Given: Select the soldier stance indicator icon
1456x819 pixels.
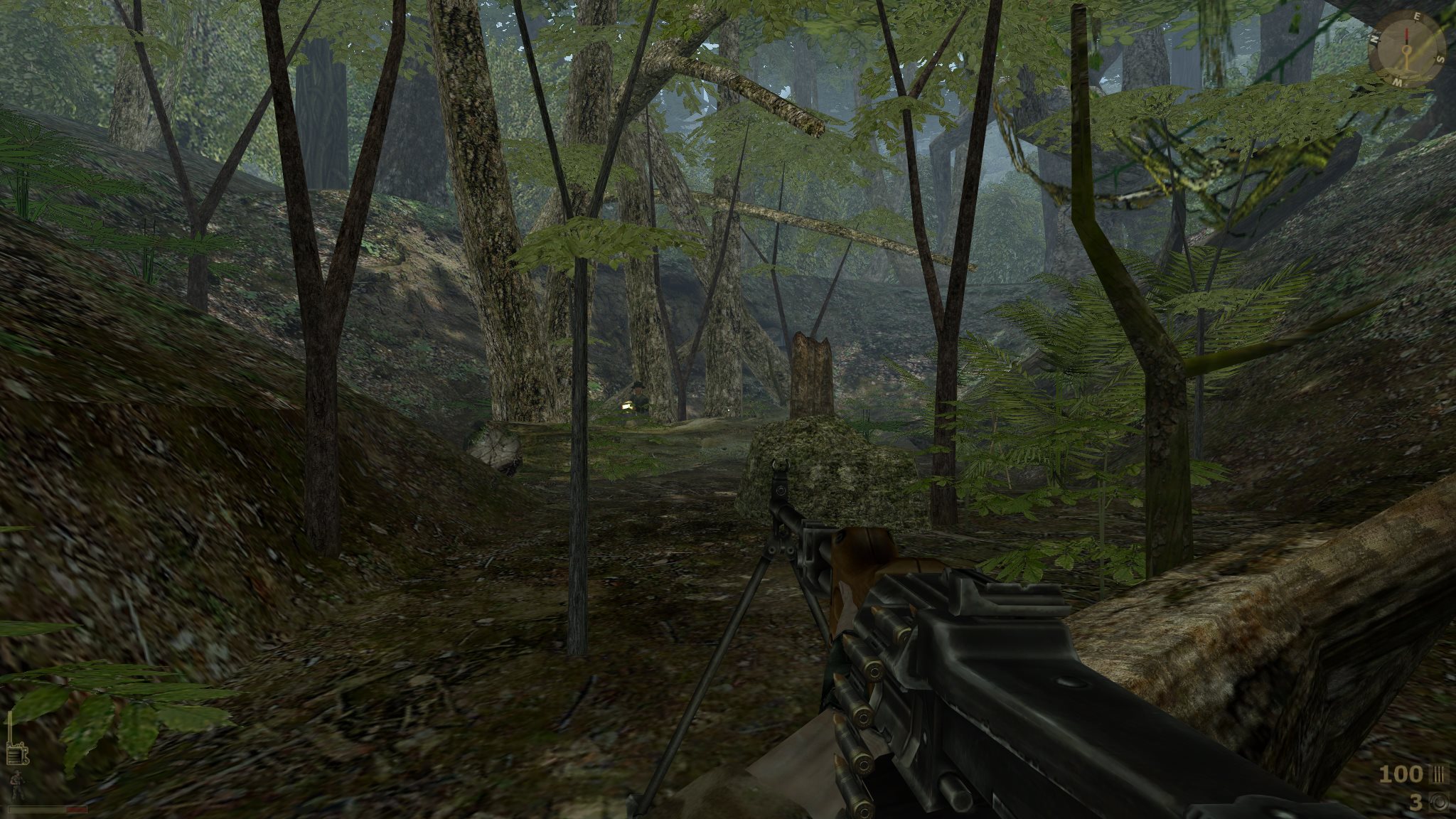Looking at the screenshot, I should (16, 785).
